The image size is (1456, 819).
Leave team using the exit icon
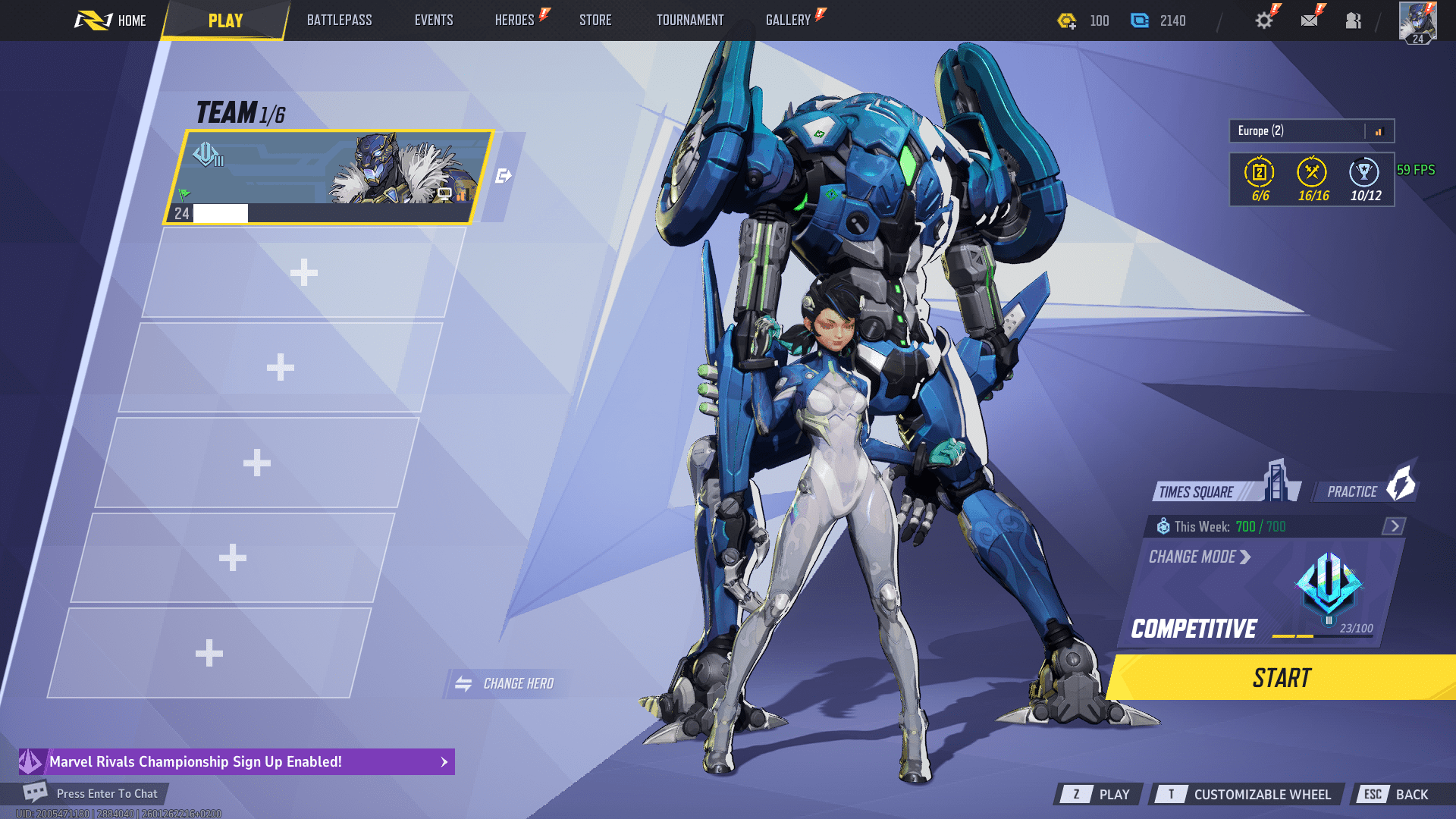[503, 177]
